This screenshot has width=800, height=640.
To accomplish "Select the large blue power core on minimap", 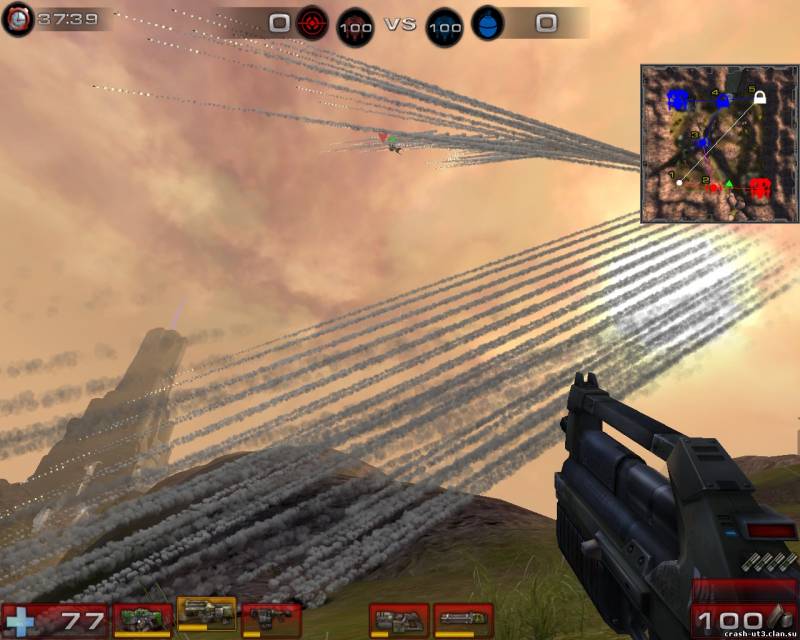I will tap(679, 99).
